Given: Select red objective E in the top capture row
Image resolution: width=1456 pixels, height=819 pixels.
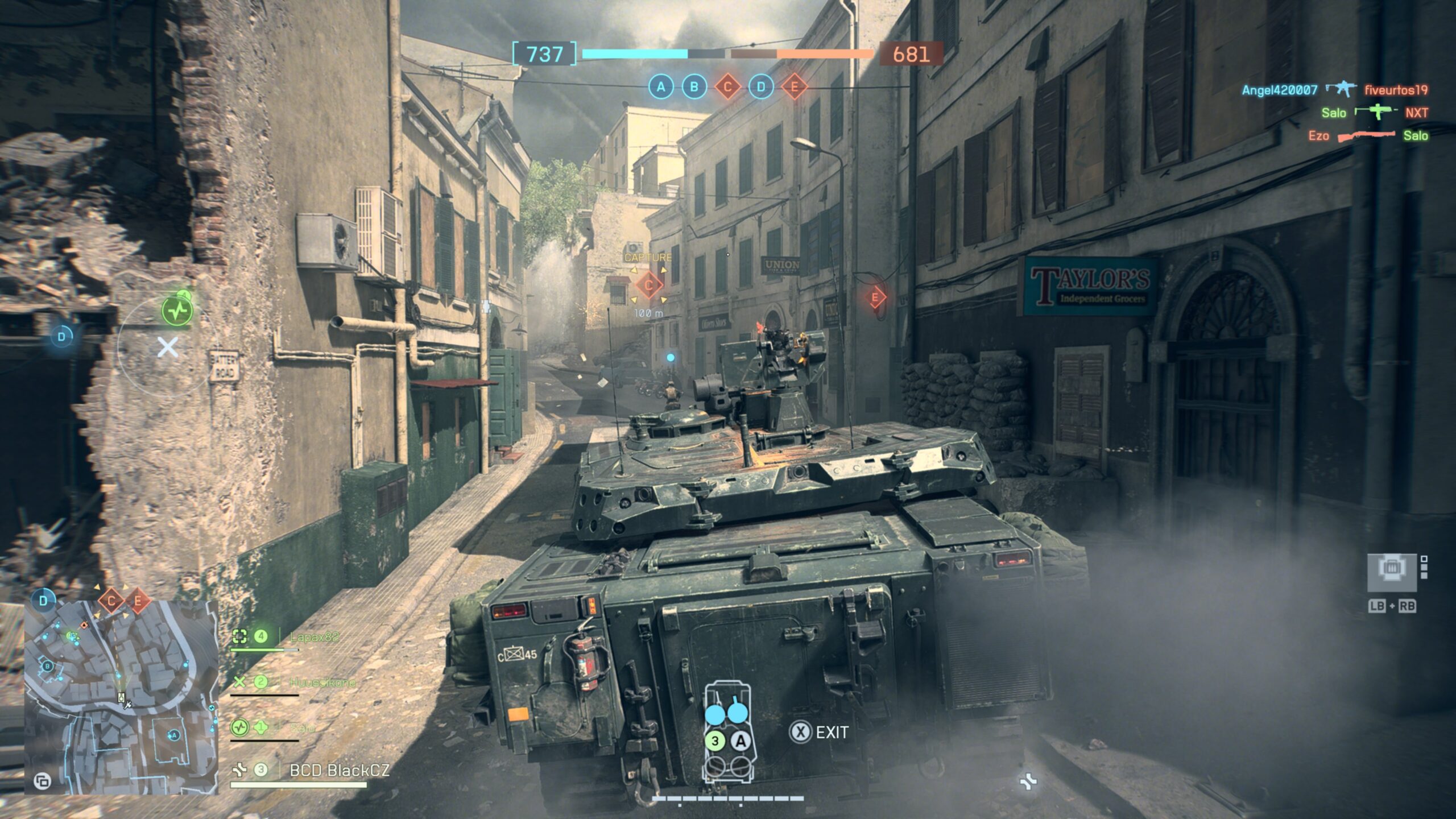Looking at the screenshot, I should [795, 87].
